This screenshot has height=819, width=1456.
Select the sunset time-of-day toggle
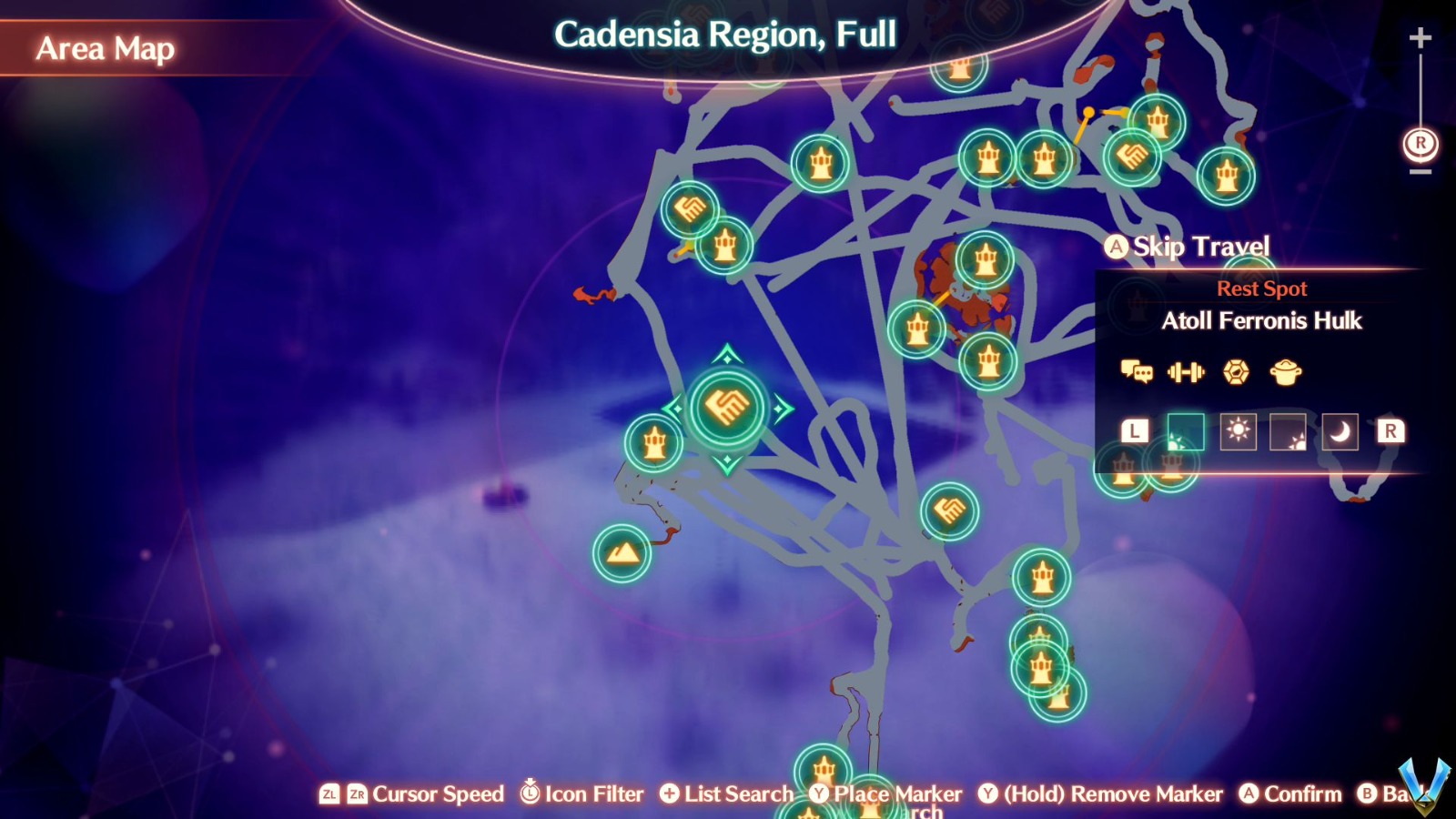pyautogui.click(x=1288, y=431)
